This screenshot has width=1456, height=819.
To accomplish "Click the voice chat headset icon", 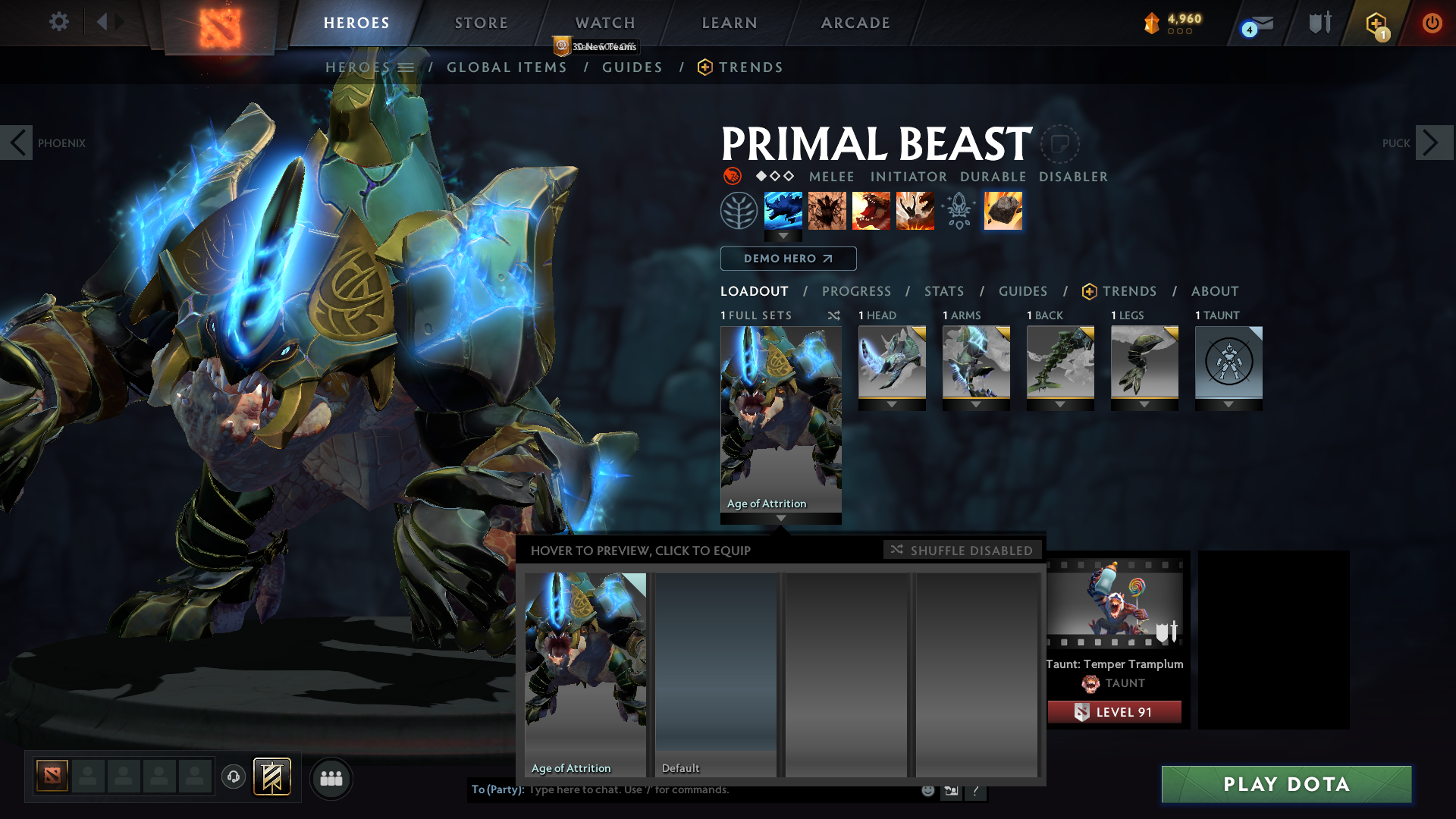I will 233,777.
